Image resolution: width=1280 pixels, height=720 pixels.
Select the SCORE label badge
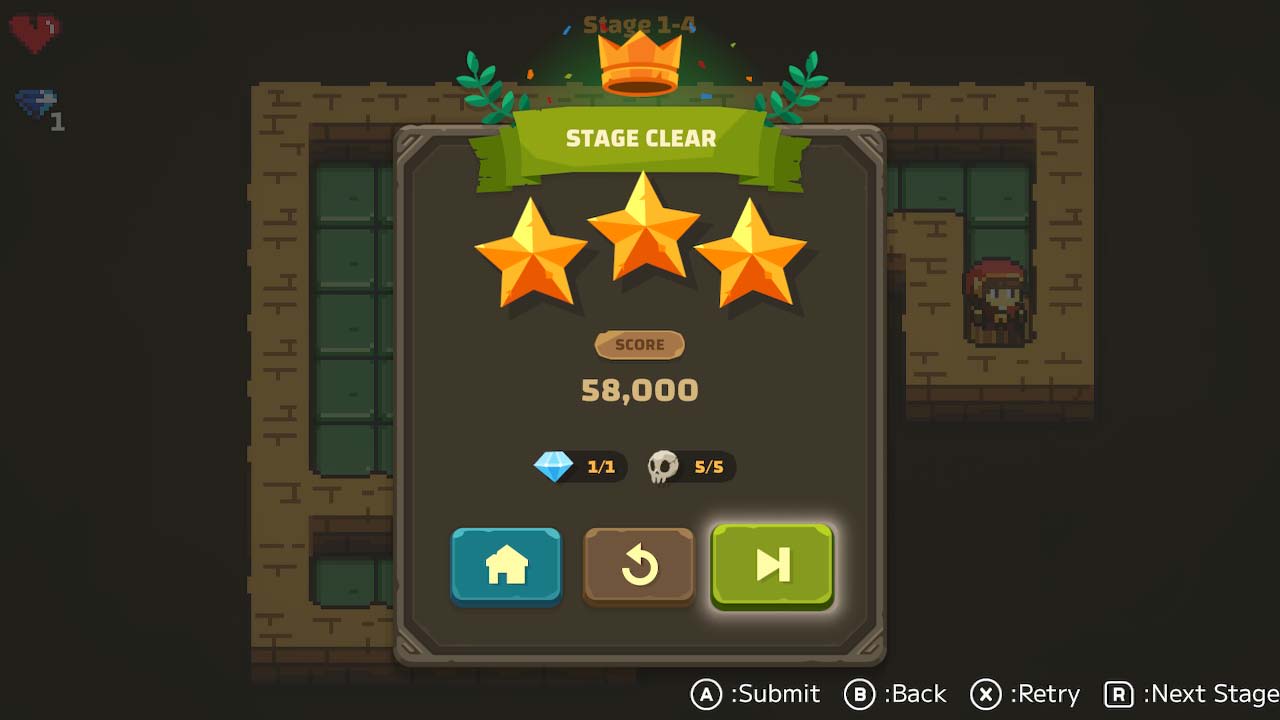(640, 344)
